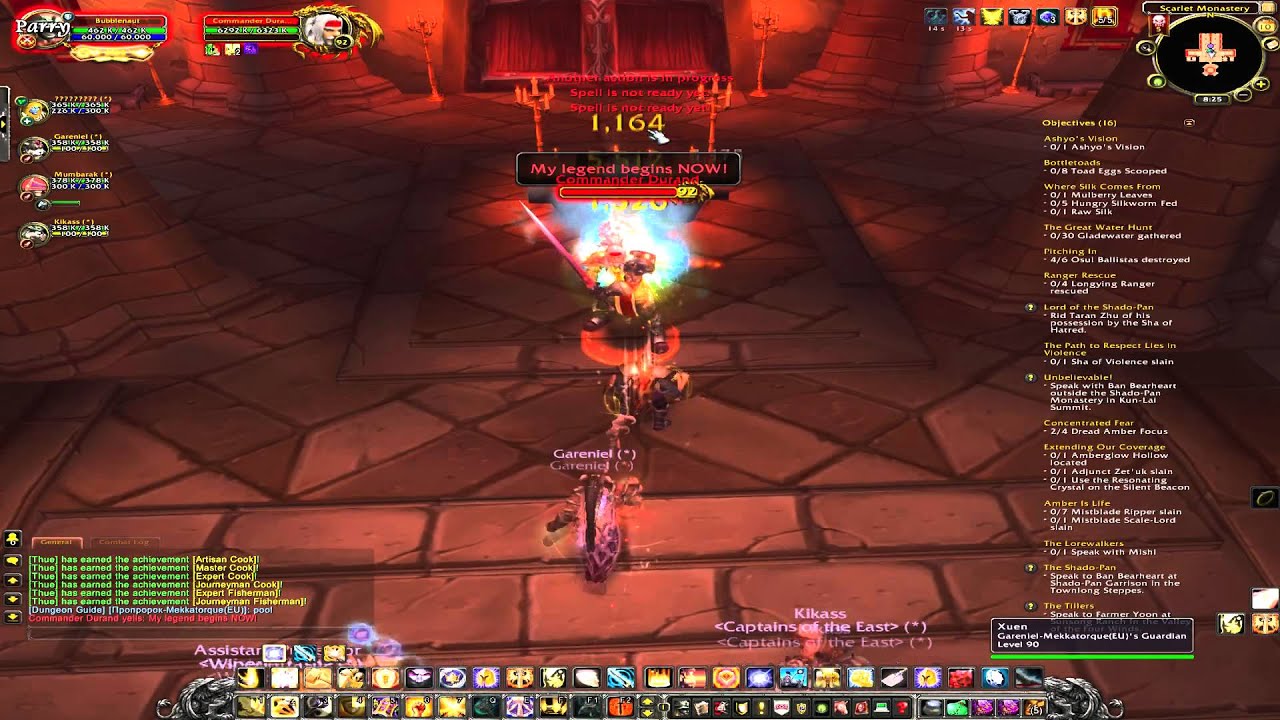Open the chat menu speech bubble button
Viewport: 1280px width, 720px height.
point(12,561)
